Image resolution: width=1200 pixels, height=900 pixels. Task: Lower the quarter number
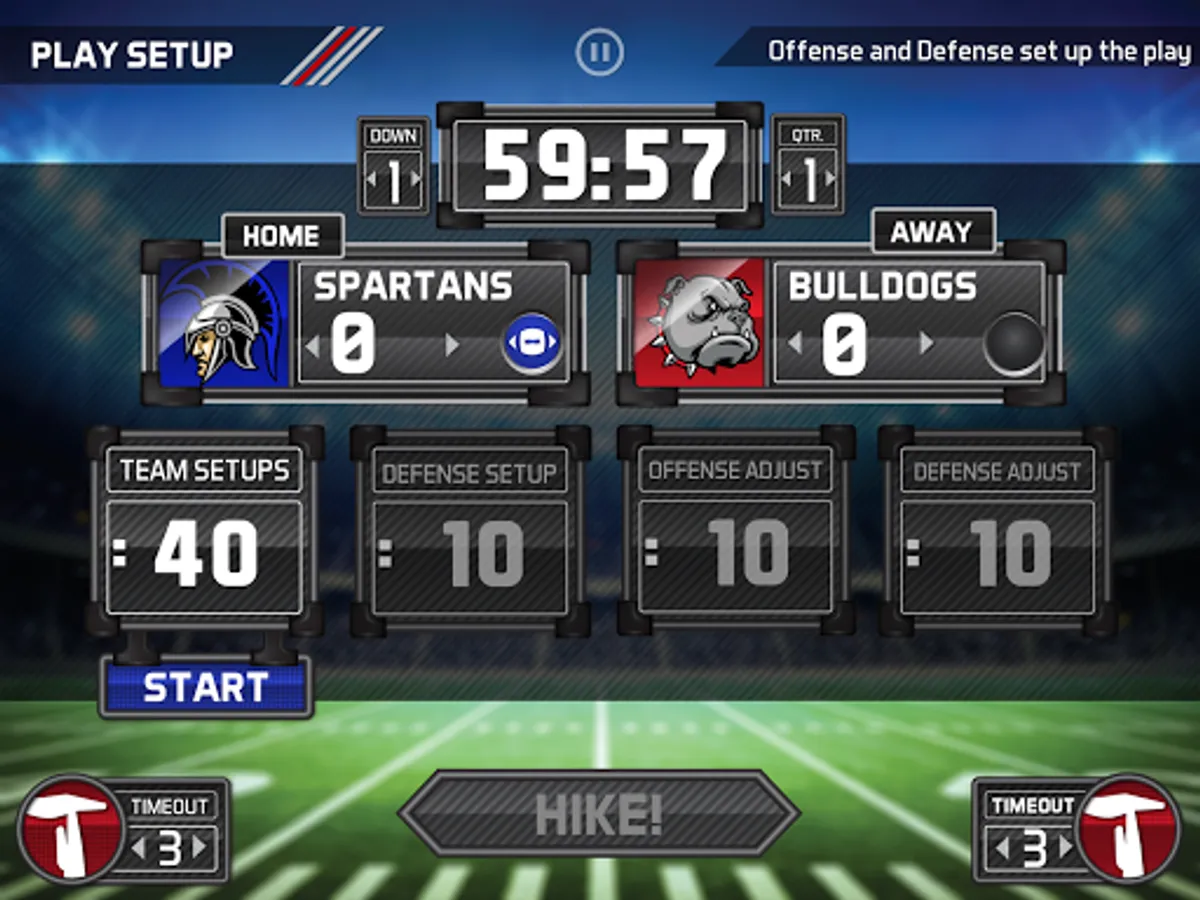click(786, 181)
